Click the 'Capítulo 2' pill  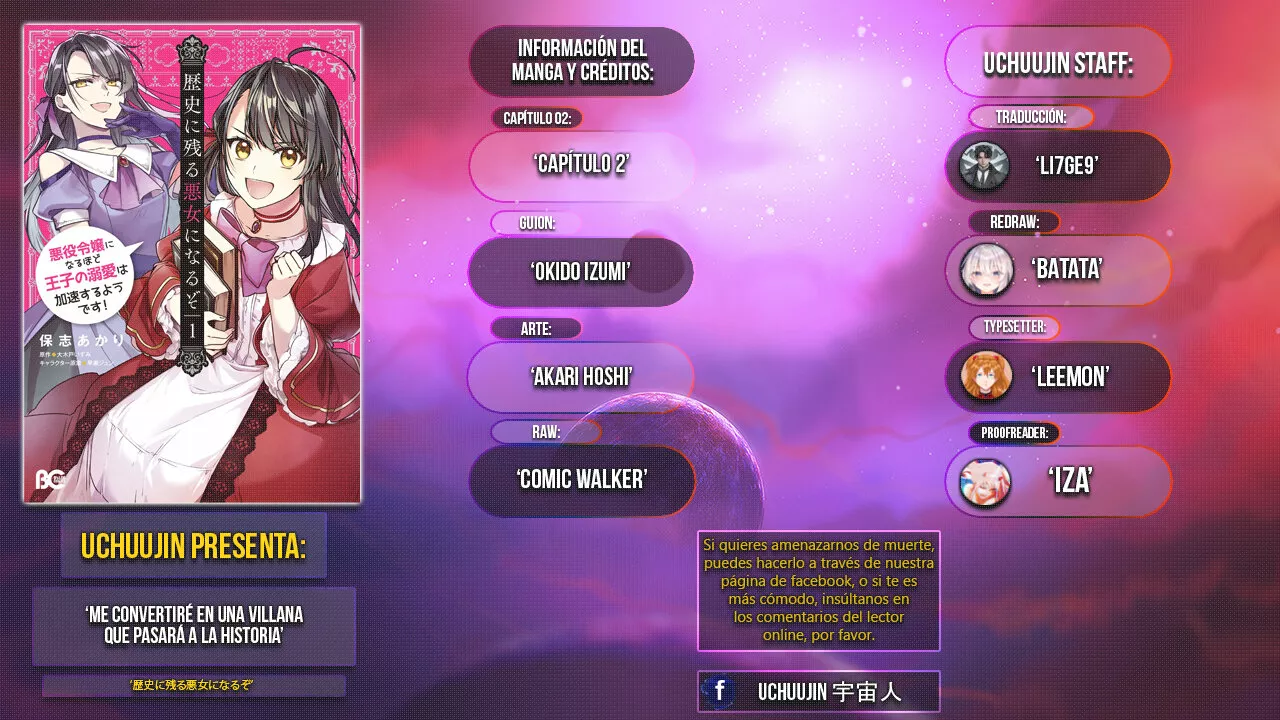coord(581,165)
